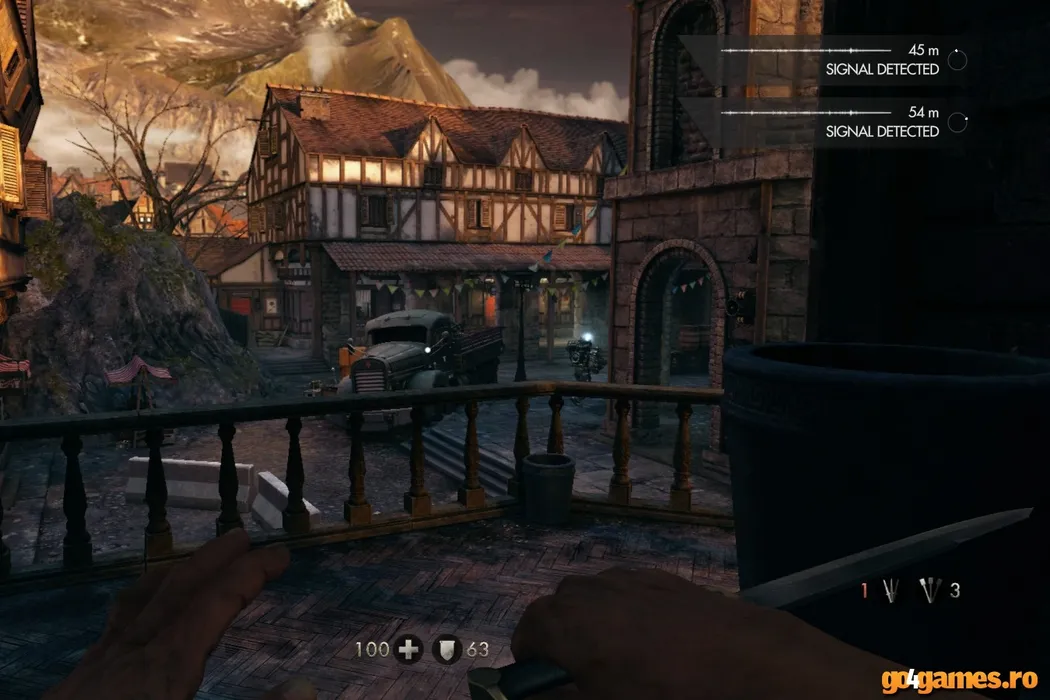The image size is (1050, 700).
Task: Click the armor shield icon
Action: click(x=446, y=650)
